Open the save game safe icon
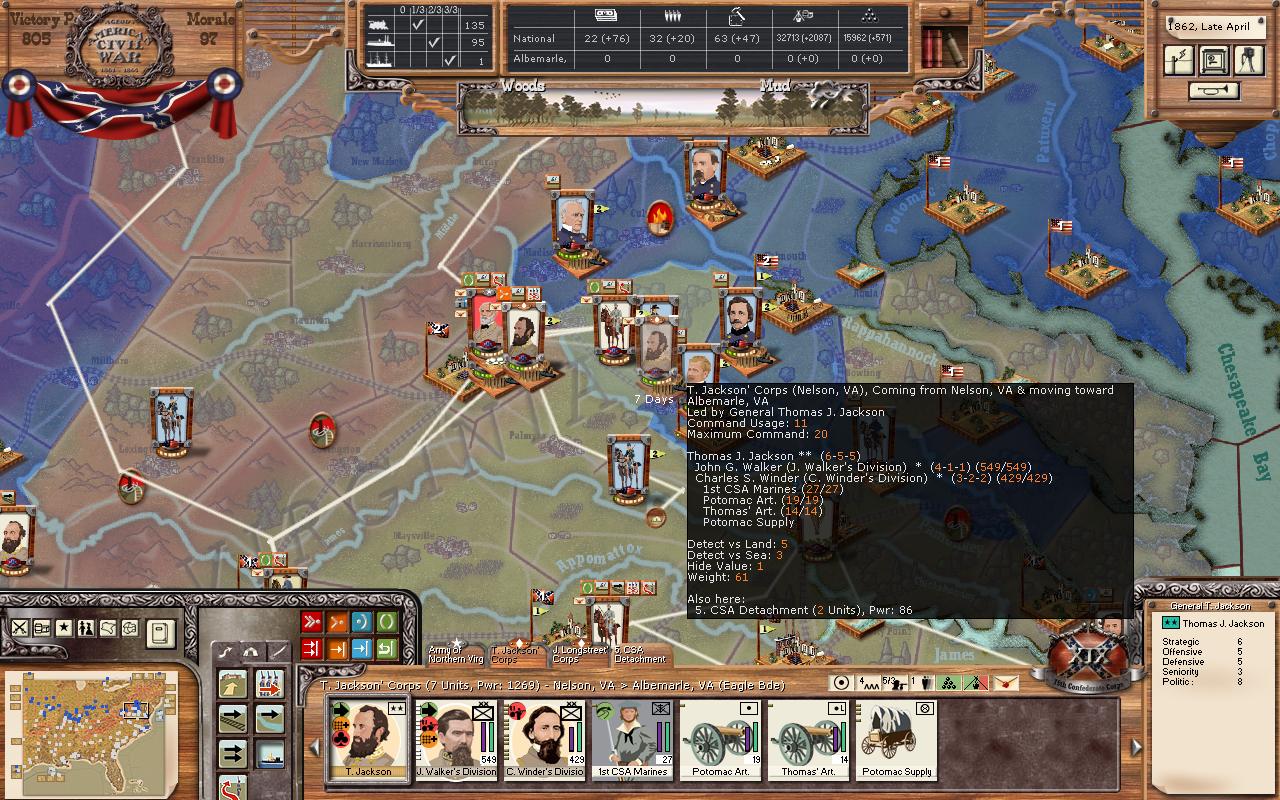Image resolution: width=1280 pixels, height=800 pixels. pos(1215,59)
